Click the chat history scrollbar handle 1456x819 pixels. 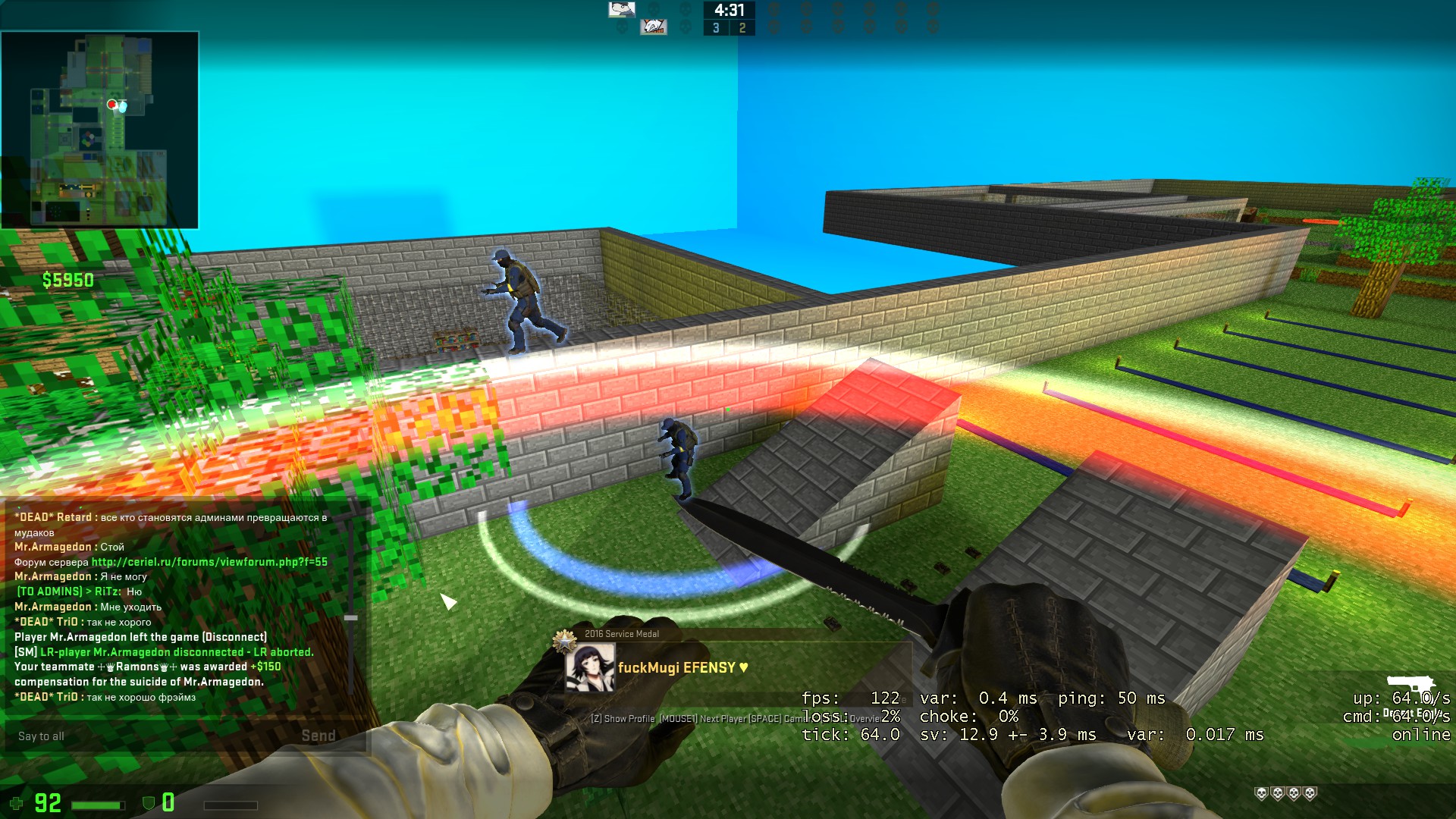(x=351, y=618)
